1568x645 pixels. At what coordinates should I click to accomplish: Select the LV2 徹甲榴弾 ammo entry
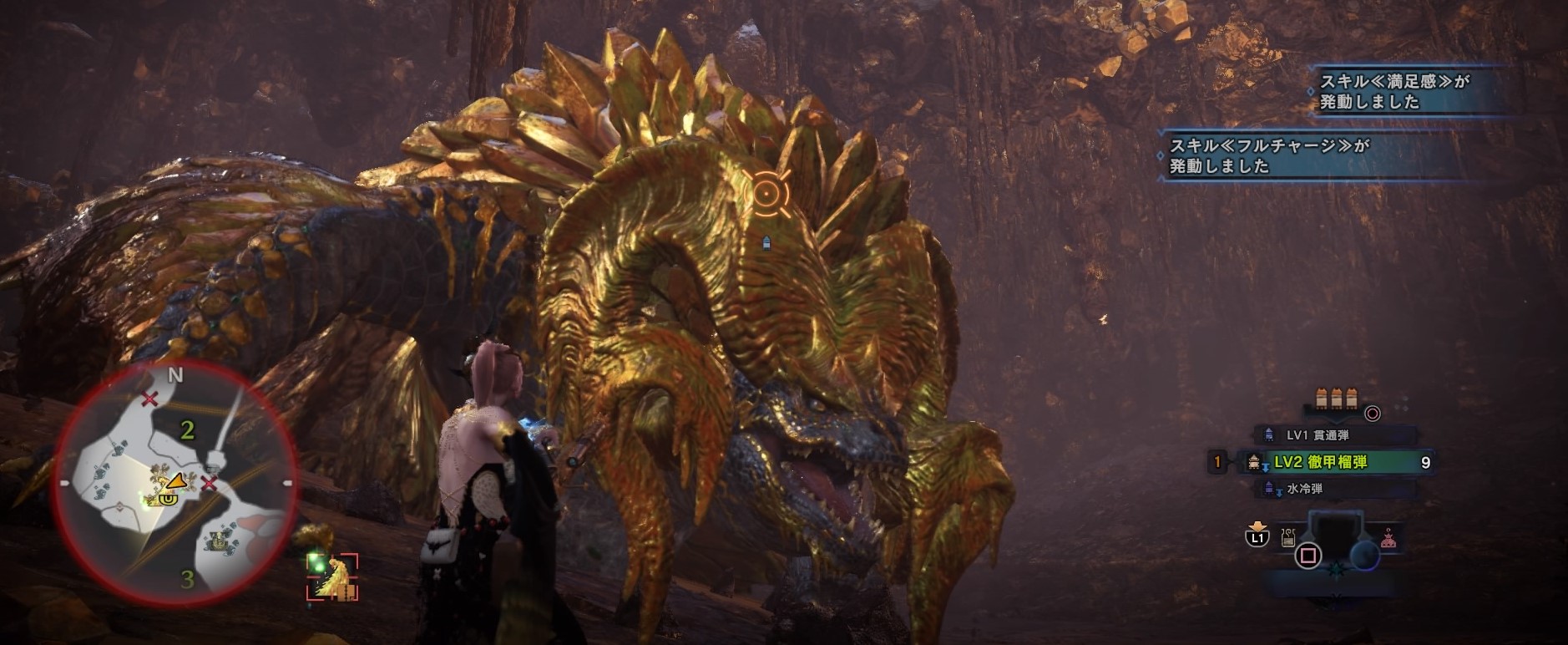coord(1320,462)
